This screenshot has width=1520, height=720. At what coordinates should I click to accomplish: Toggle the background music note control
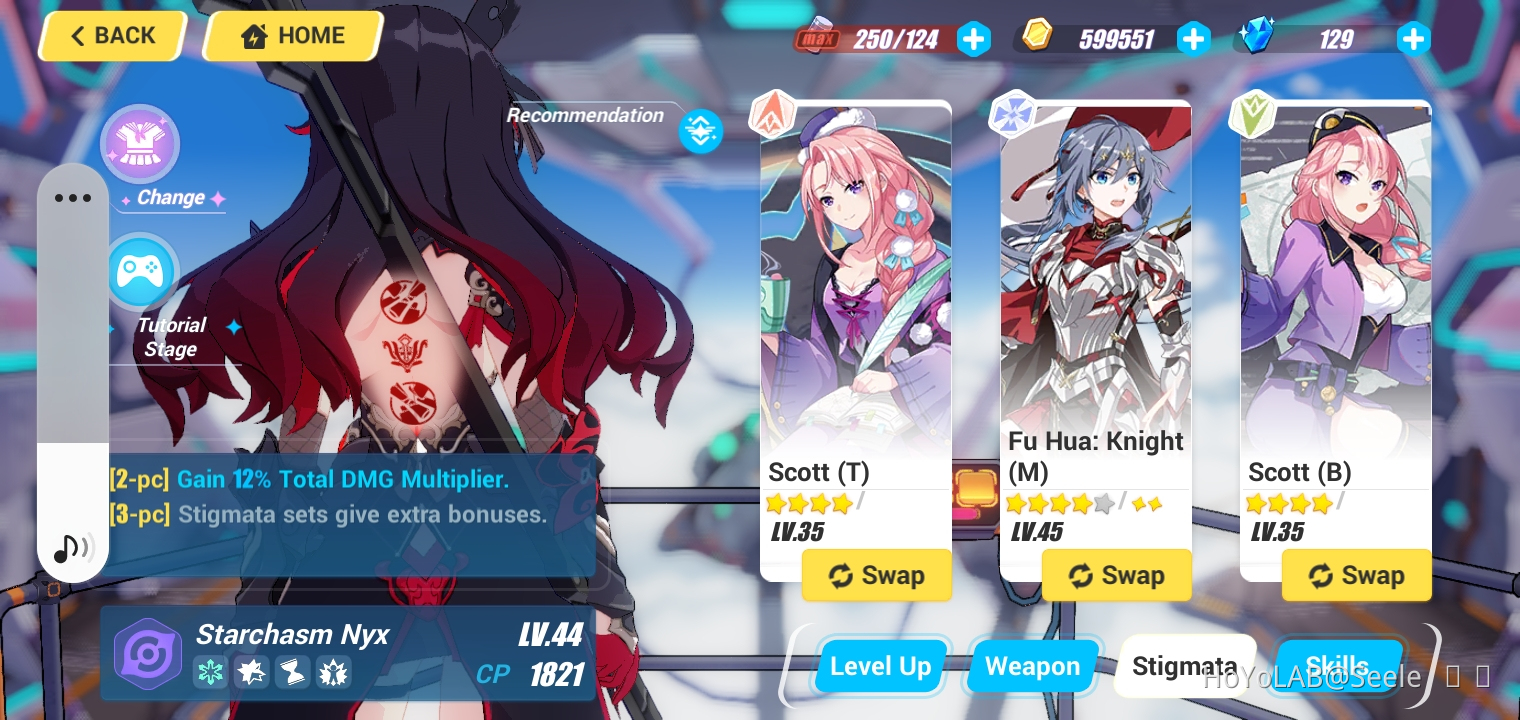point(73,548)
